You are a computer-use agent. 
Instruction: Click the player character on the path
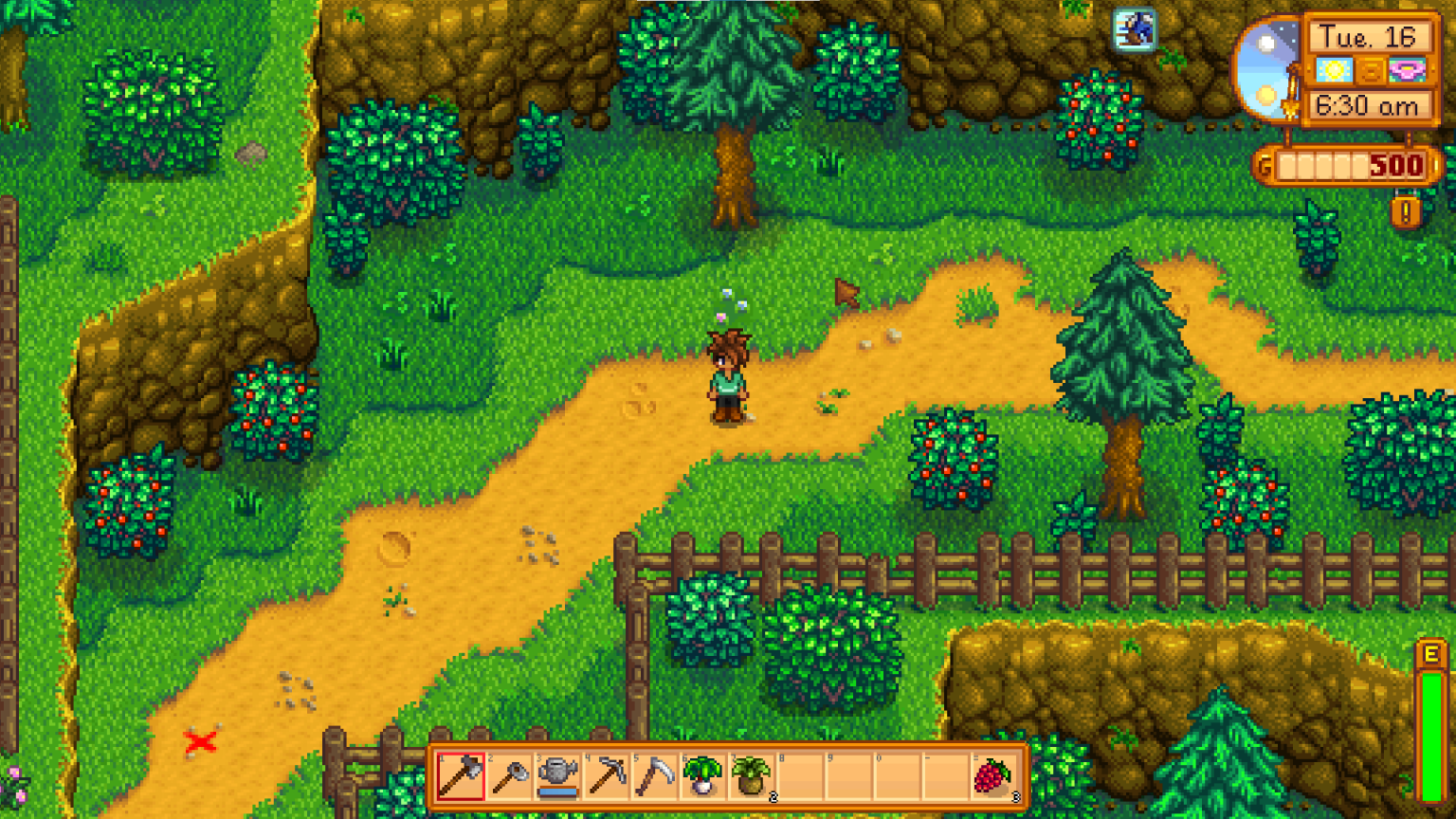pos(728,379)
